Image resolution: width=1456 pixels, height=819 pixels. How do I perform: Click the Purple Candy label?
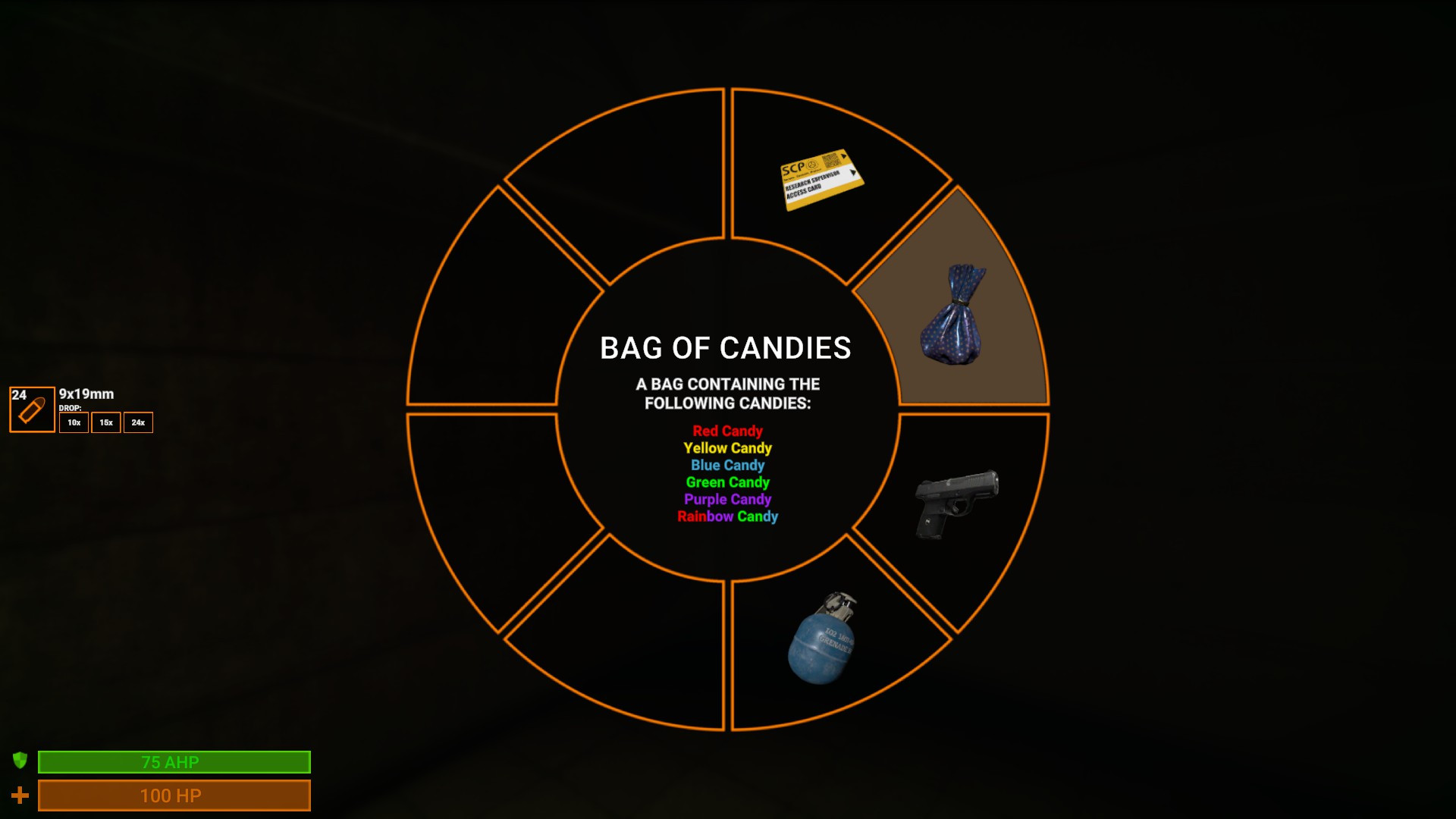726,499
